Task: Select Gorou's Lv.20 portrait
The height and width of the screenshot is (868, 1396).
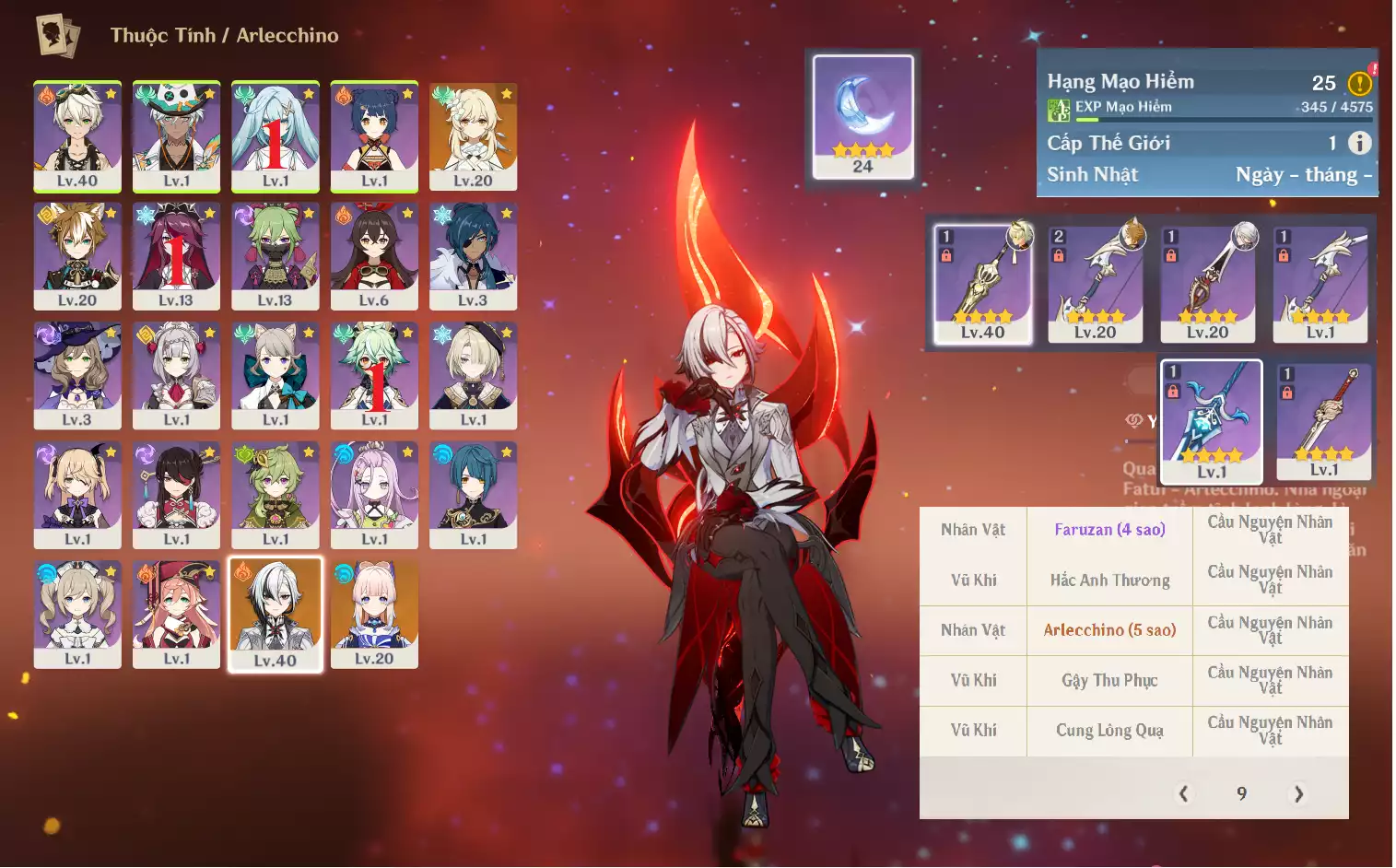Action: point(77,256)
